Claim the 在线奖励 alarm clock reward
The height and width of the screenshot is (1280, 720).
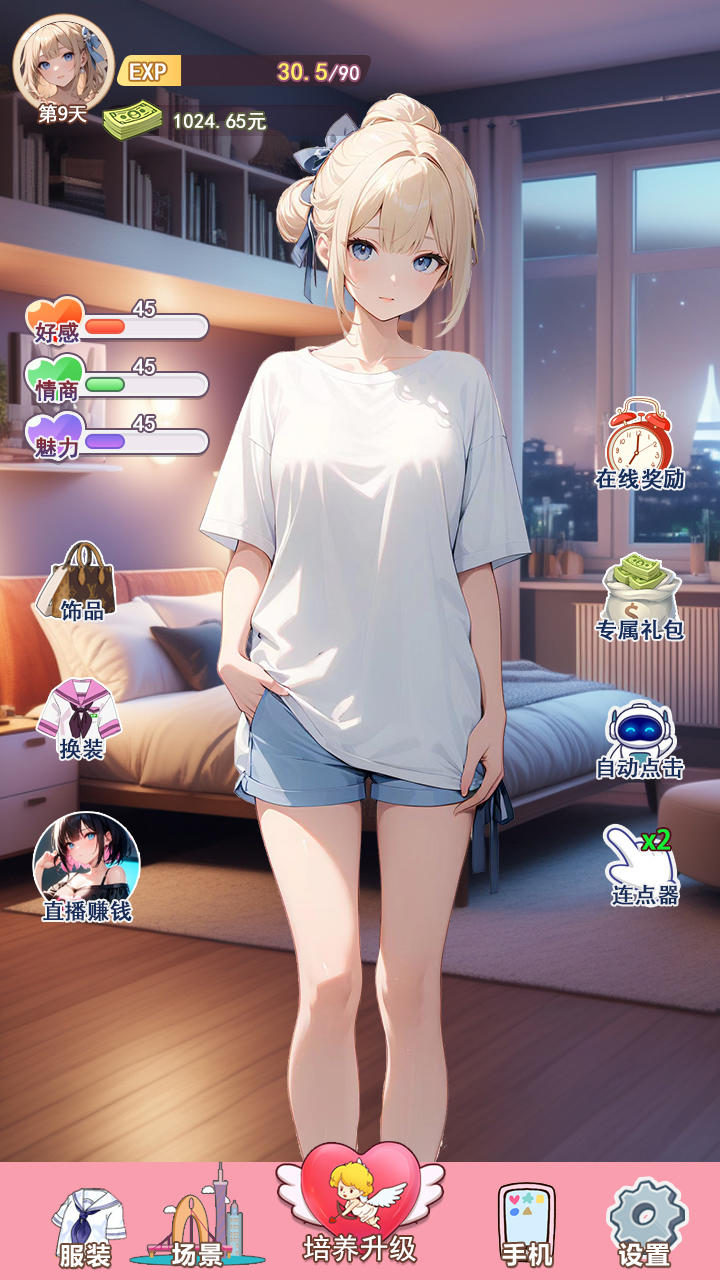pyautogui.click(x=640, y=444)
